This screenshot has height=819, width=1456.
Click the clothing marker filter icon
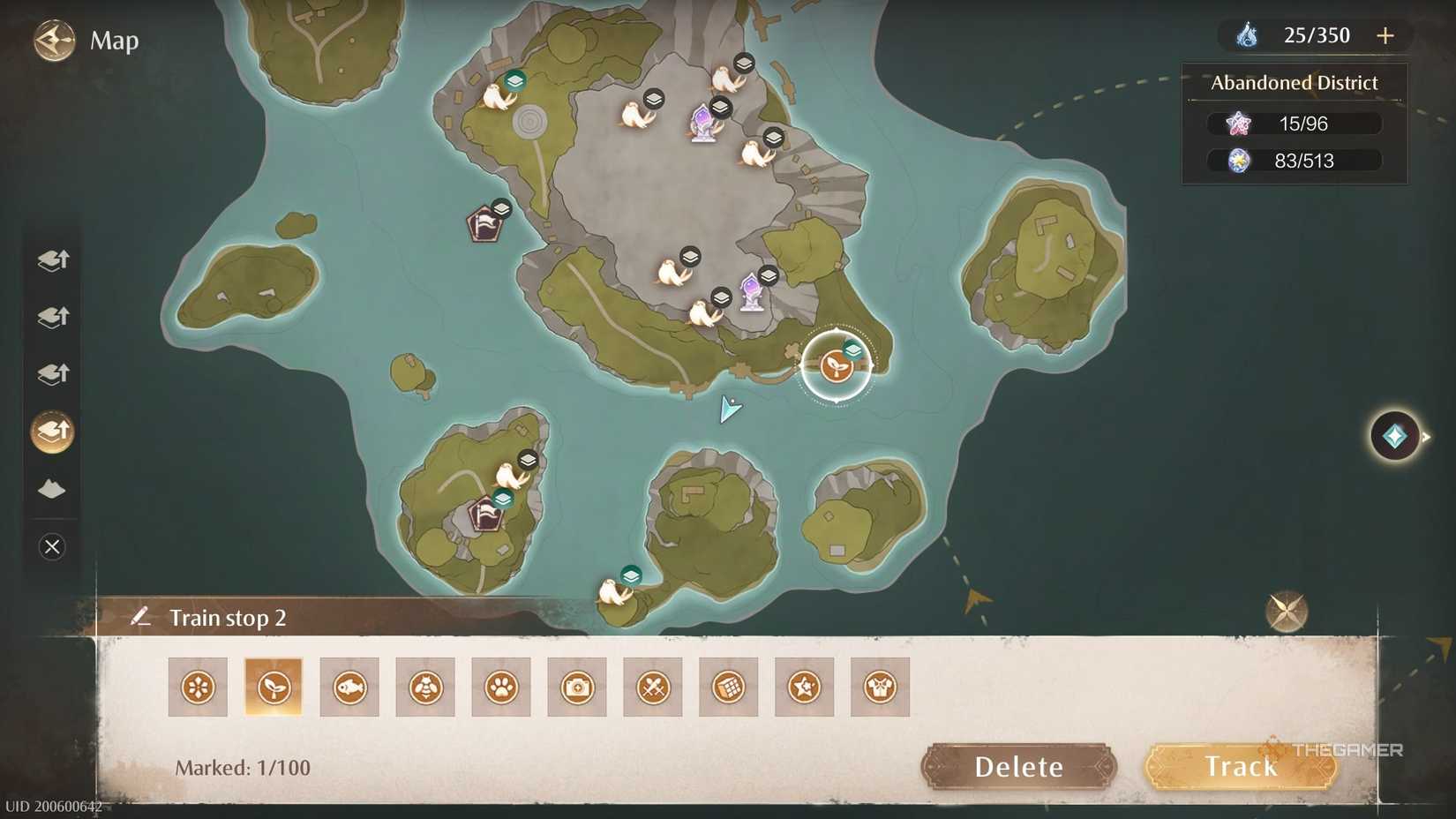click(x=880, y=686)
